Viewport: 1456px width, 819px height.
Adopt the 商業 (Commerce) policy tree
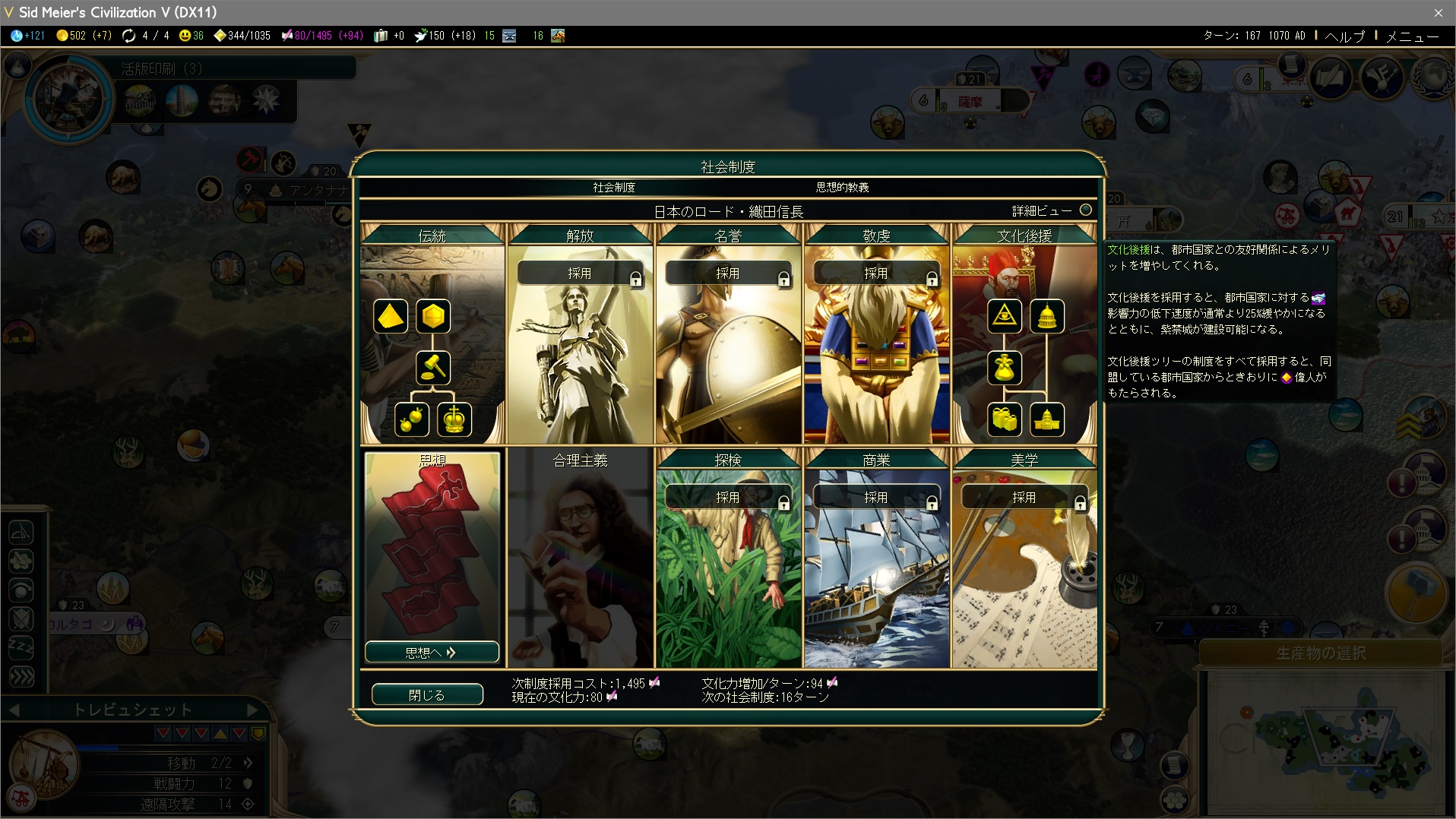[x=876, y=498]
